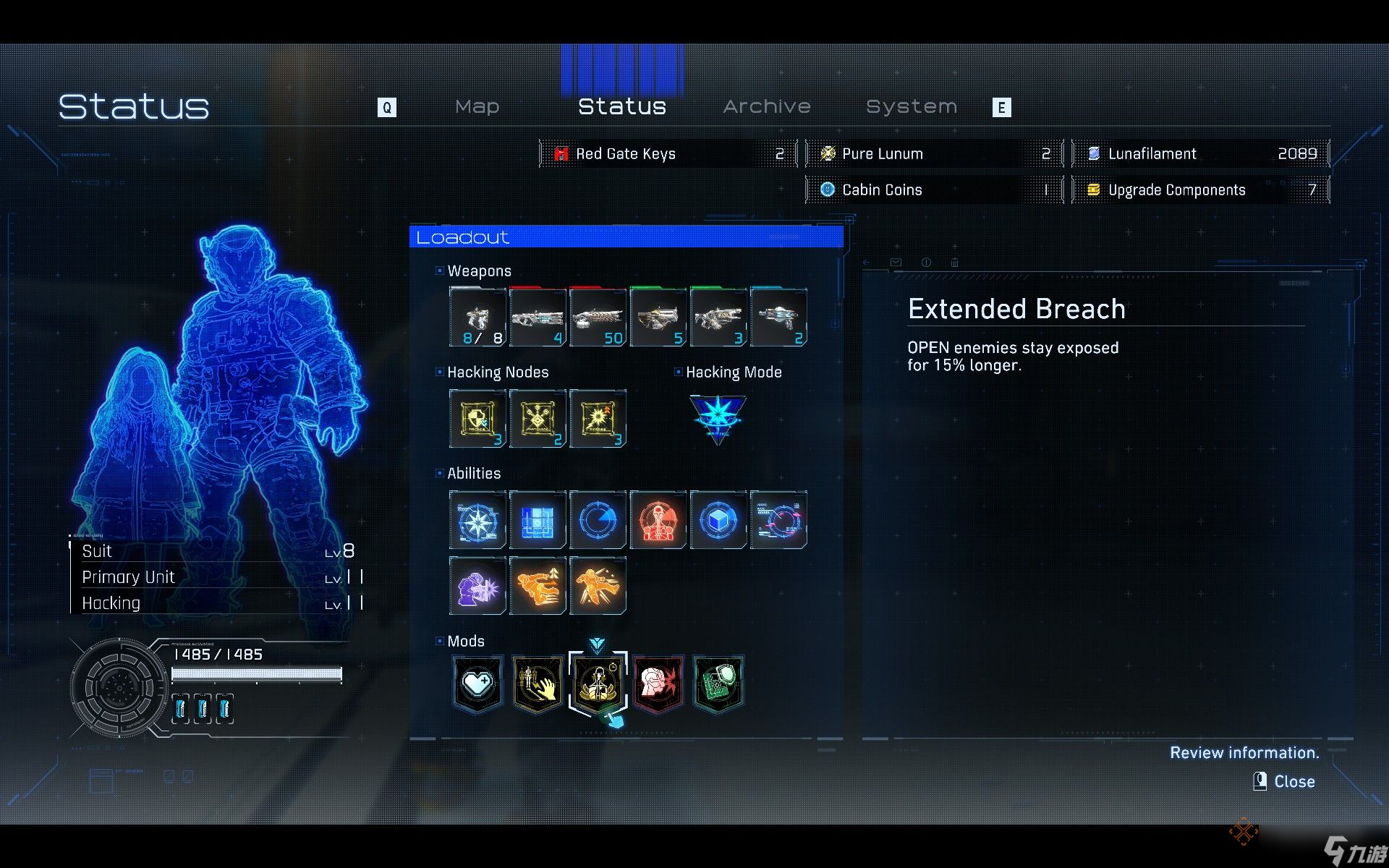1389x868 pixels.
Task: Switch to the Map tab
Action: click(477, 107)
